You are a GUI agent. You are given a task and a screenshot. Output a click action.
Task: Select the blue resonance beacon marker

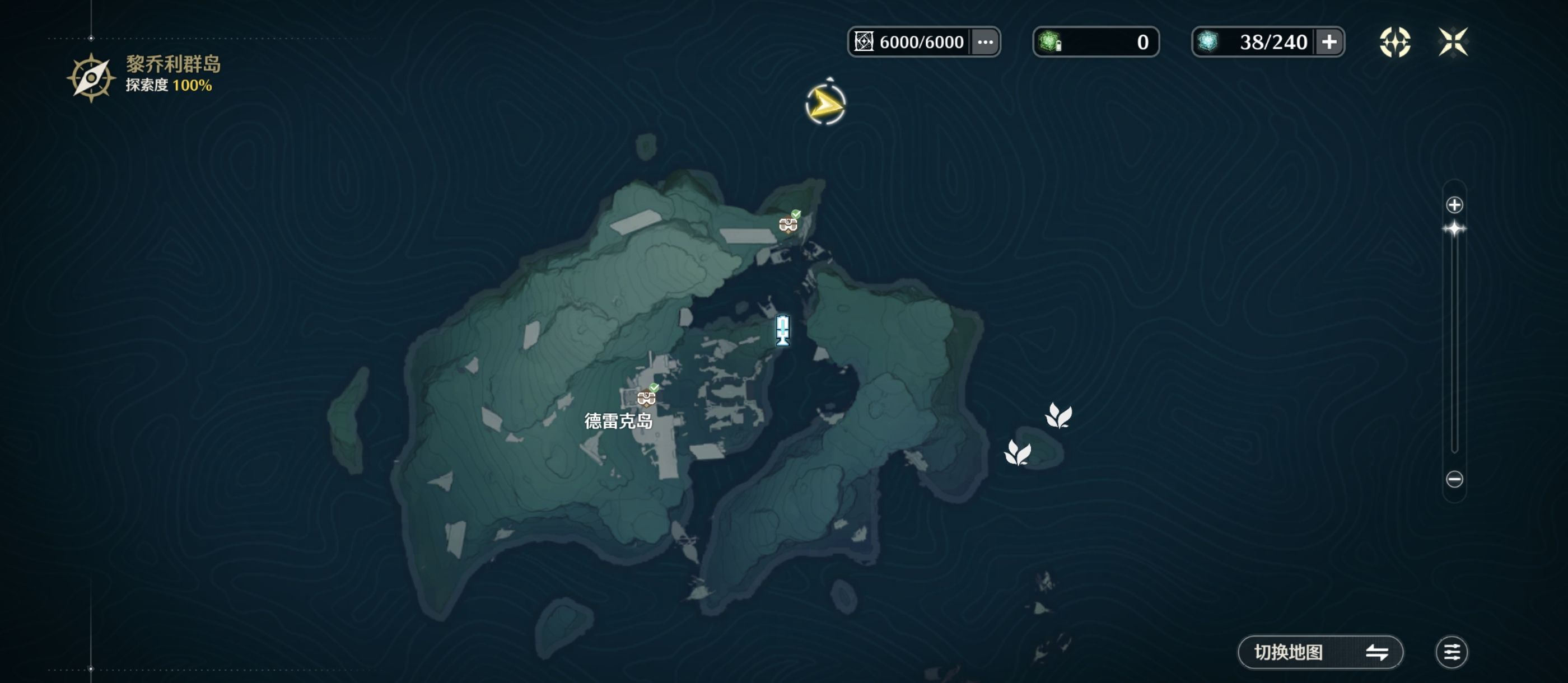coord(783,330)
